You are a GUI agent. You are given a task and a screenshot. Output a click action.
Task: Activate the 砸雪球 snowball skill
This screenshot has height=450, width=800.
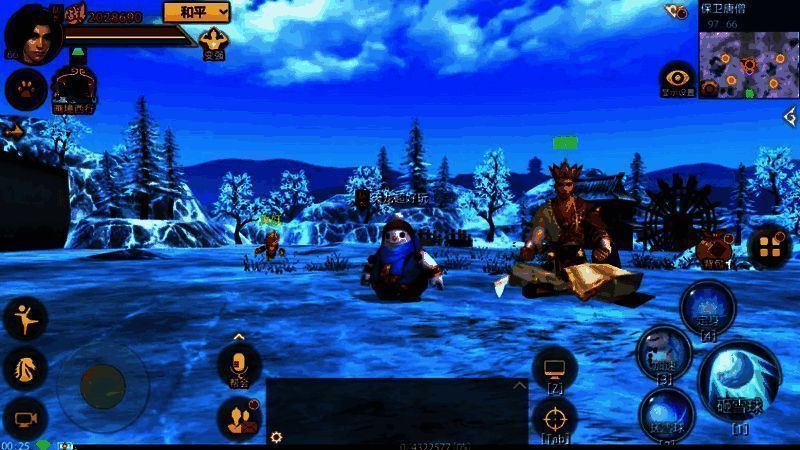point(741,381)
